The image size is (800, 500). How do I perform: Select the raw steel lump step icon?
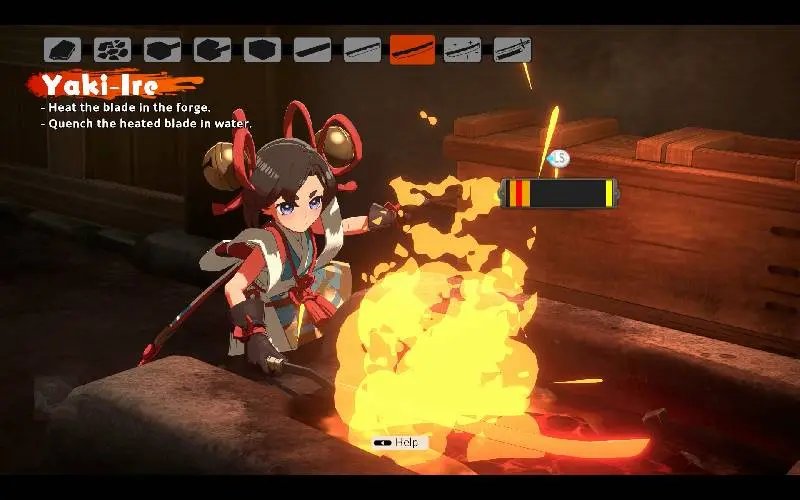[x=62, y=49]
